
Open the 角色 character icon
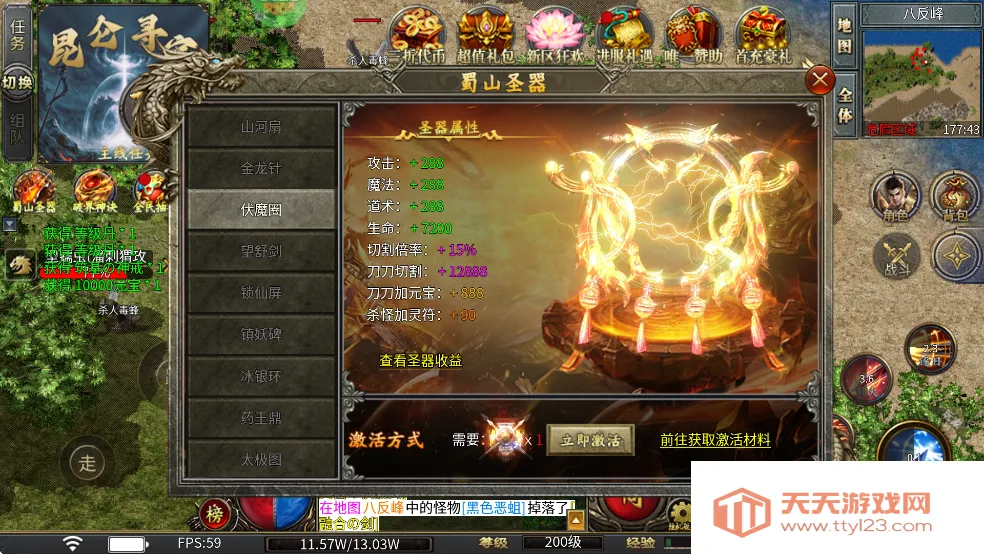pyautogui.click(x=895, y=196)
